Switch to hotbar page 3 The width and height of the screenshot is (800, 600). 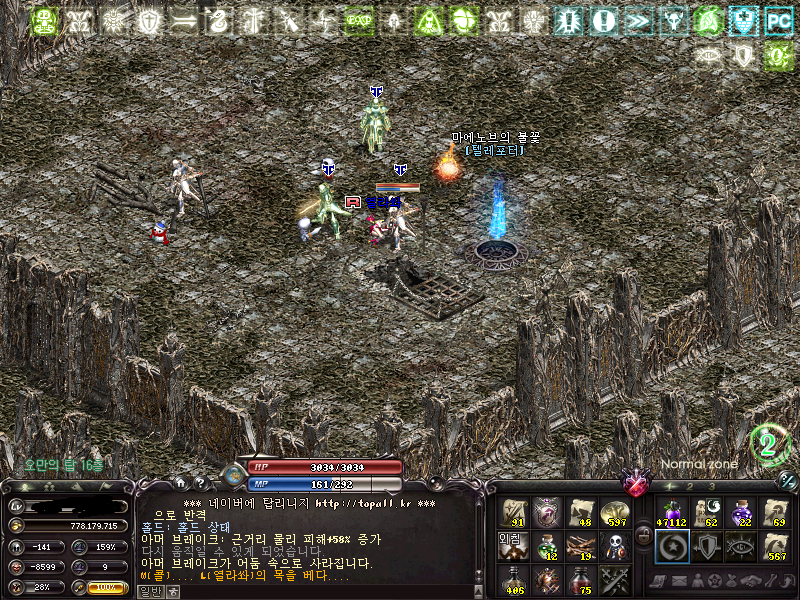[x=711, y=486]
